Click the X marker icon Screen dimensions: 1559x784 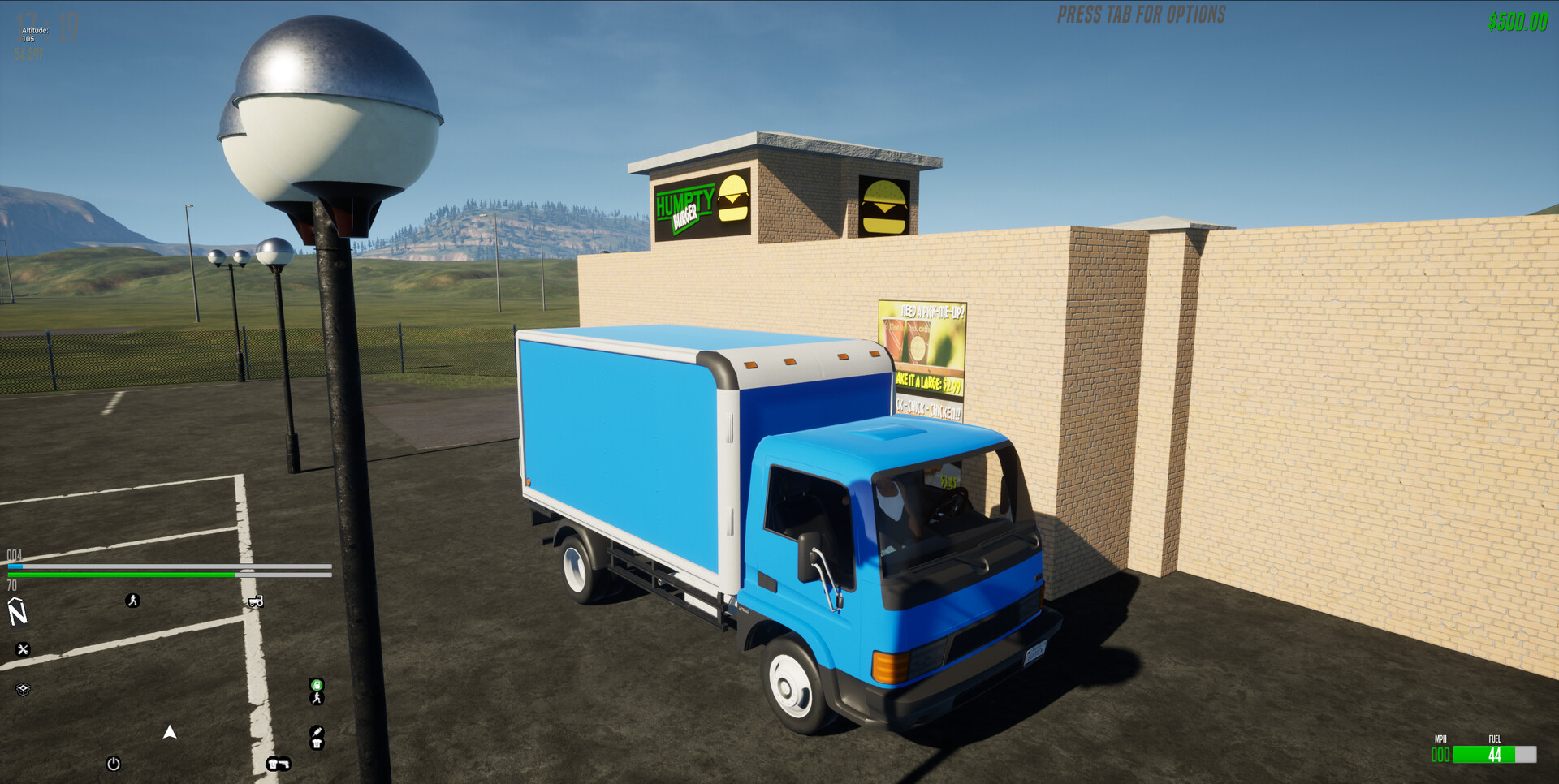pyautogui.click(x=24, y=648)
